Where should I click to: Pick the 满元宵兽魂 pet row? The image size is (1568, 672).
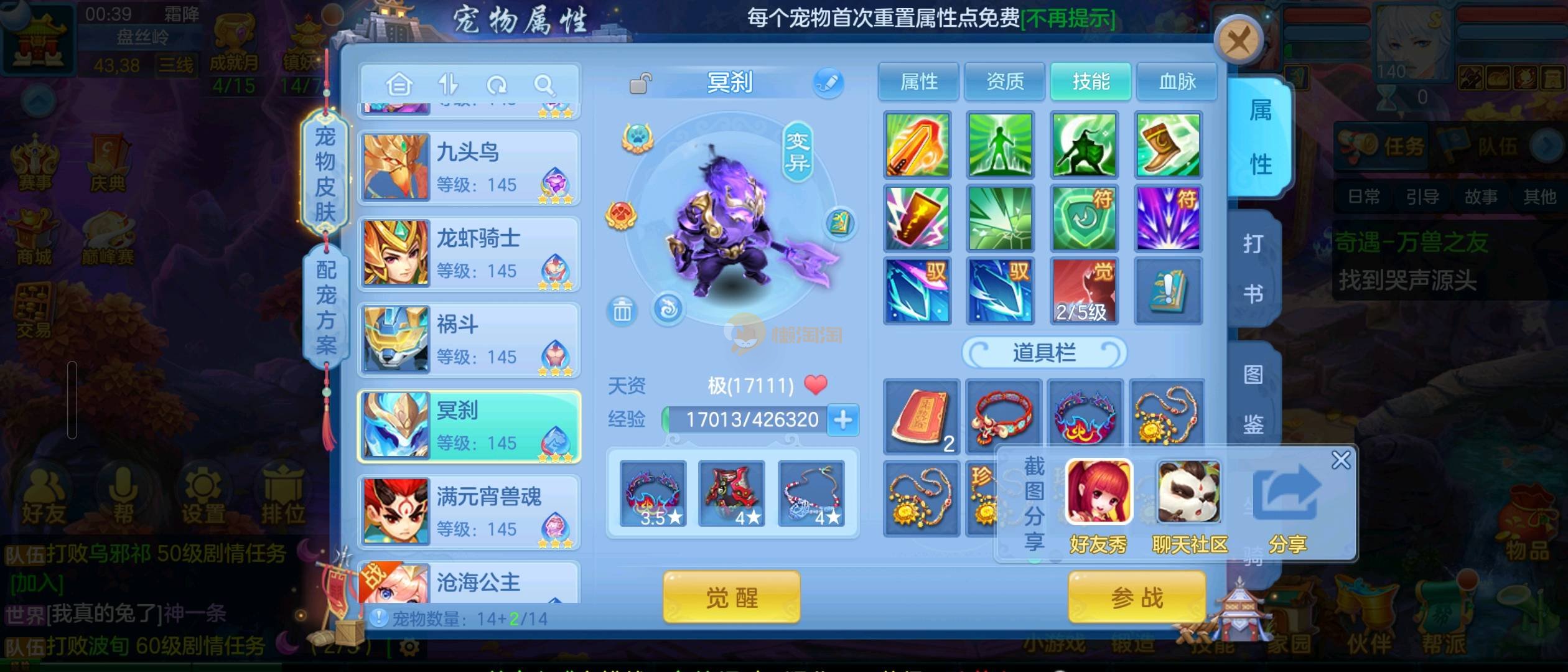point(470,511)
